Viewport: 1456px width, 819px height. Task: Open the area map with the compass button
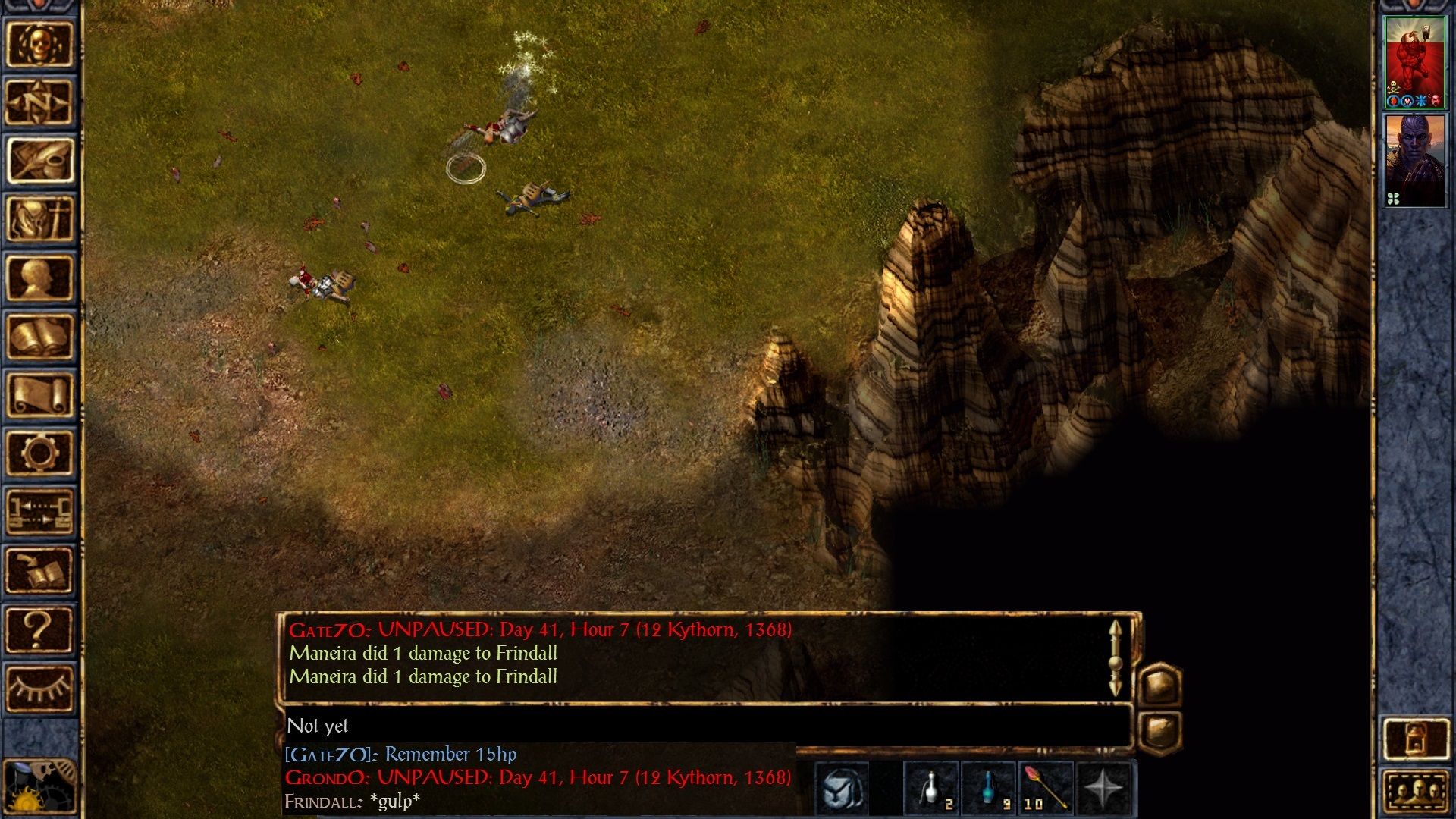click(x=39, y=102)
